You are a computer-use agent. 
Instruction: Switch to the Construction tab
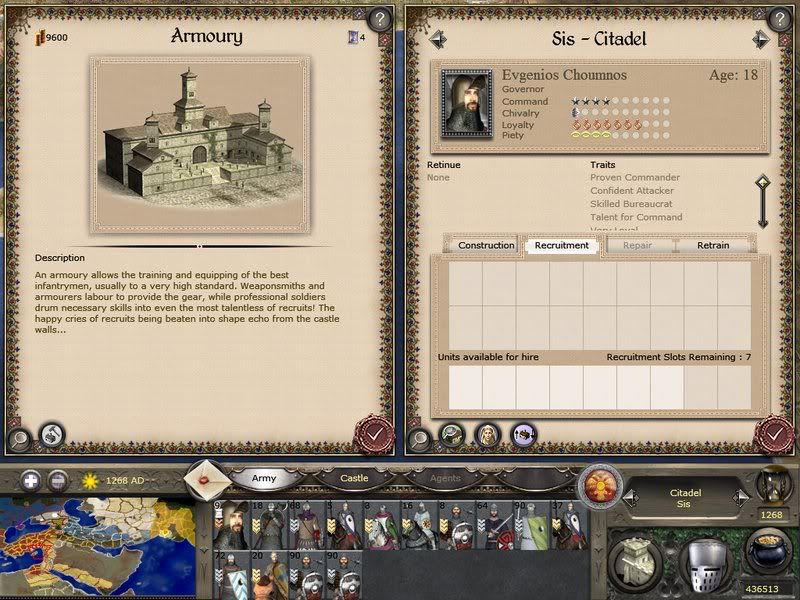click(486, 245)
